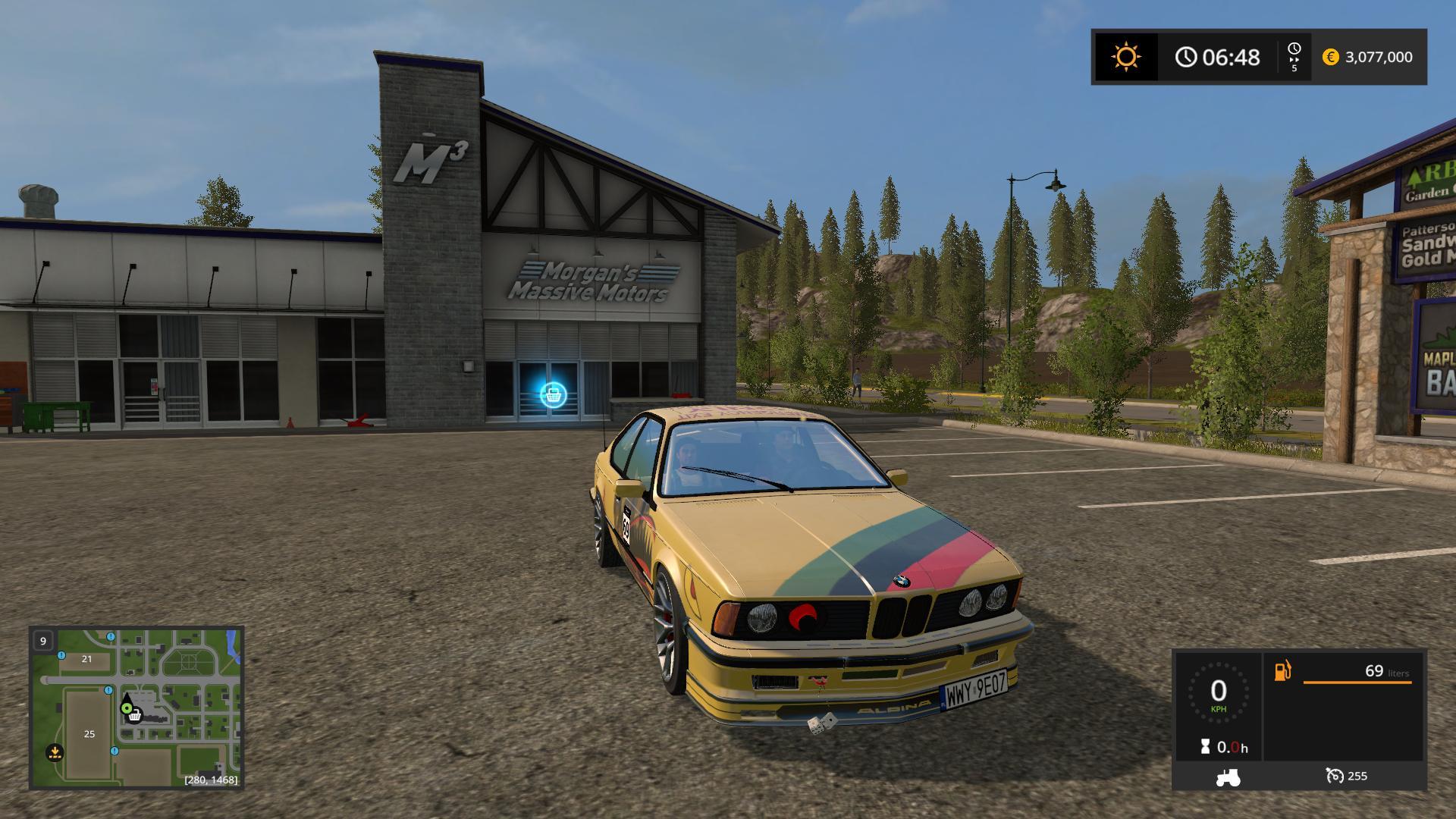Viewport: 1456px width, 819px height.
Task: Click the sun weather forecast icon
Action: click(x=1125, y=57)
